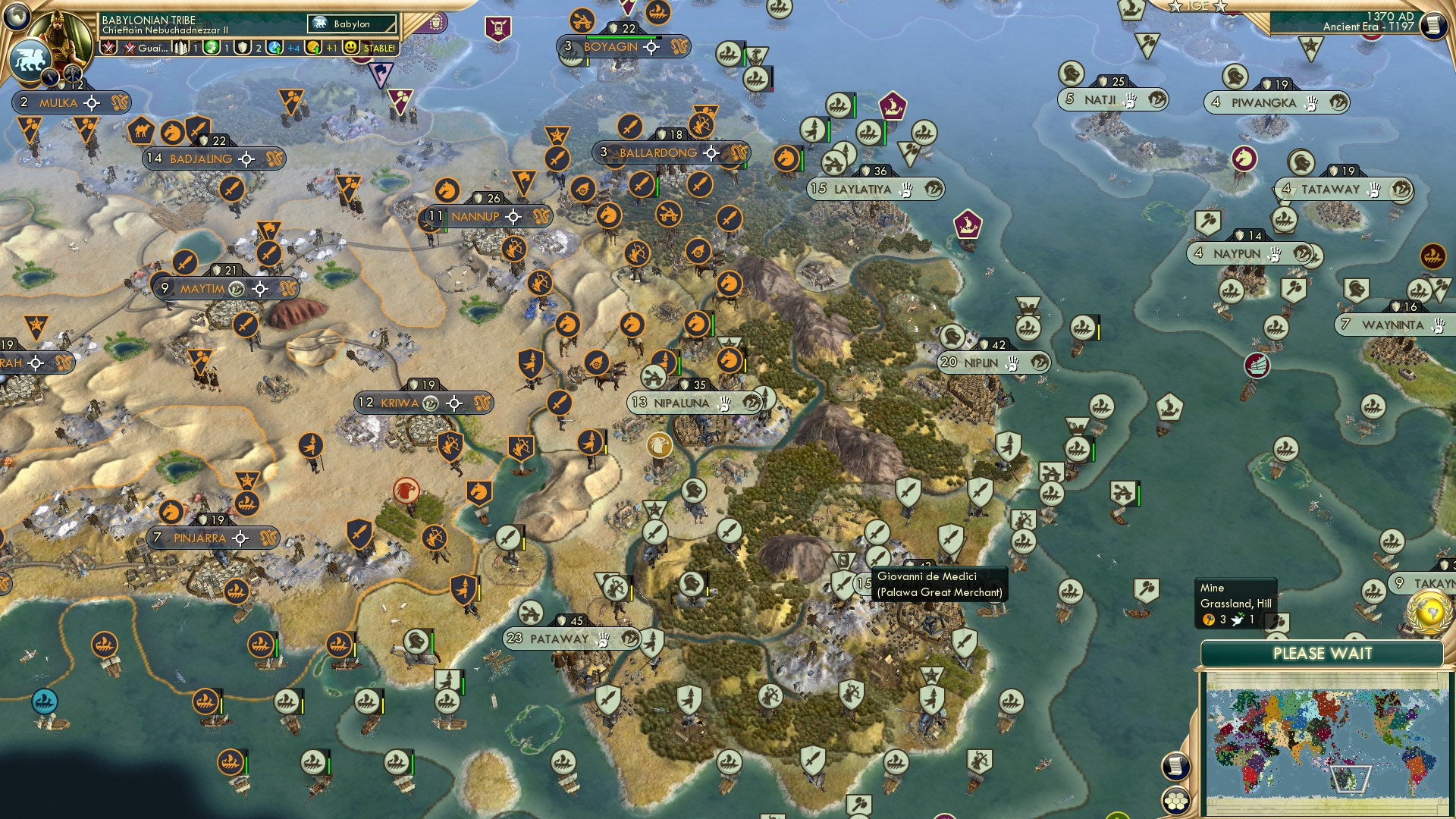Toggle the hex grid icon beside the minimap

pos(1175,801)
